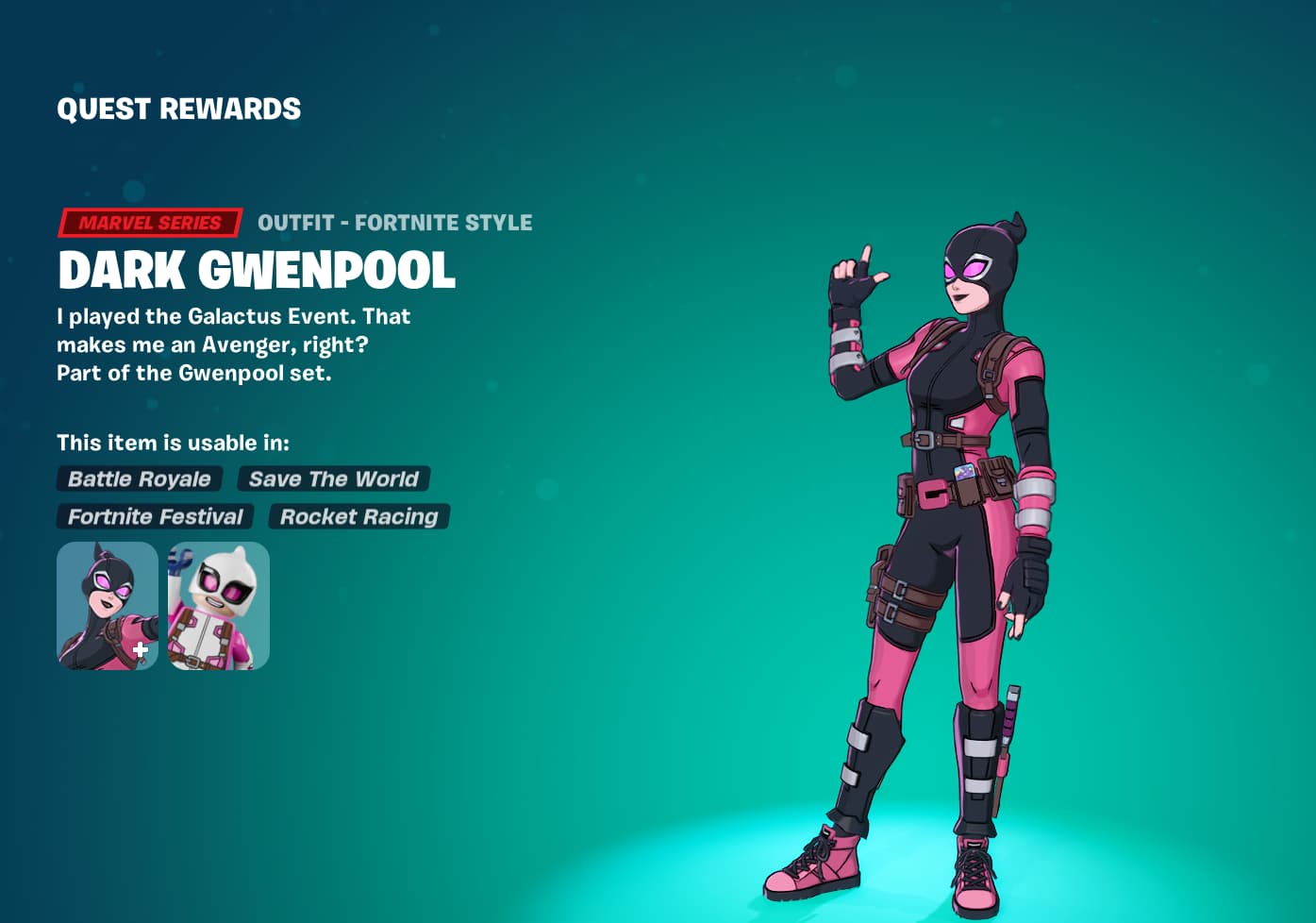Click the Dark Gwenpool title
The image size is (1316, 923).
click(256, 271)
